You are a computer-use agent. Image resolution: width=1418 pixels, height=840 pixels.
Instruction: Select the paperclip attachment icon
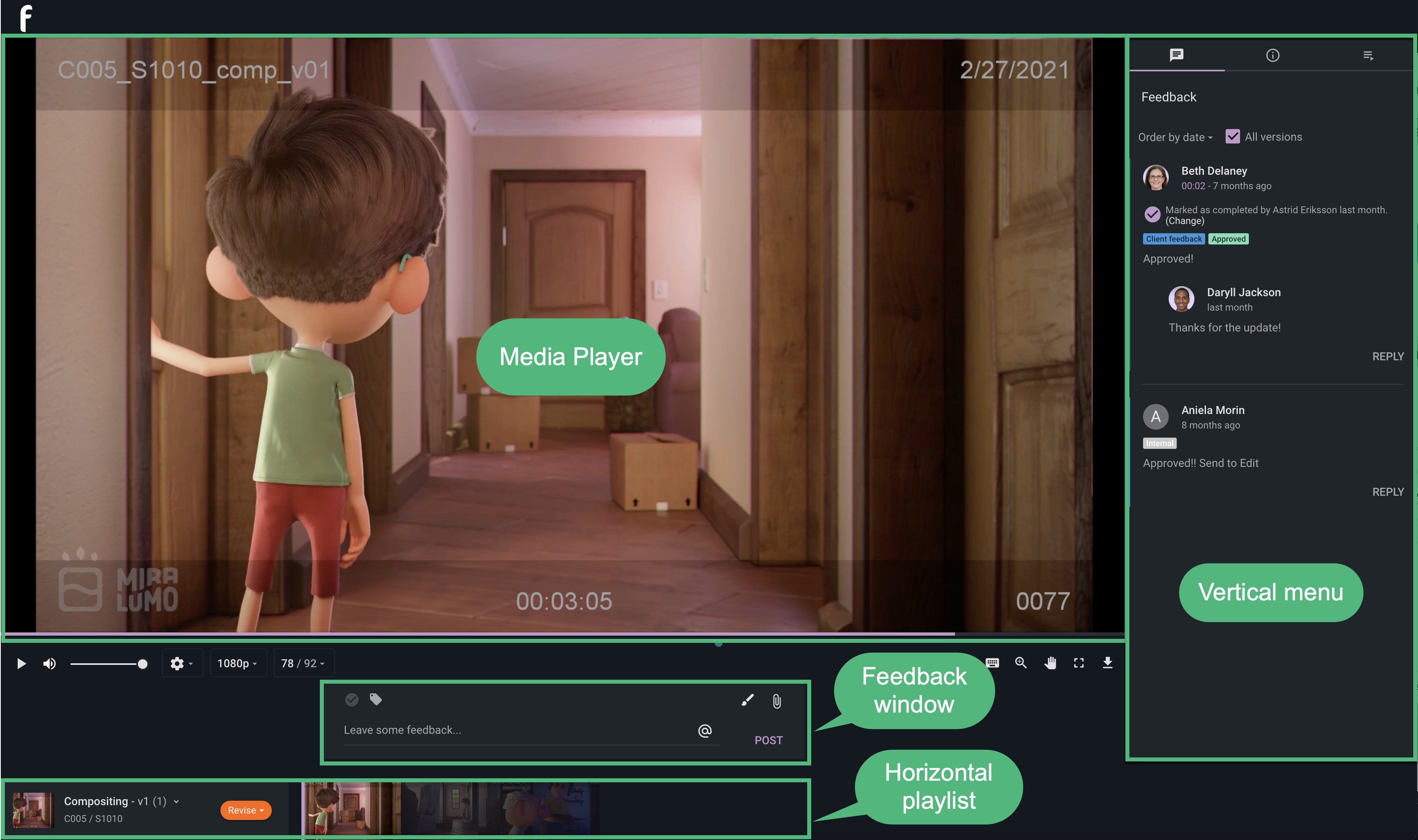777,701
